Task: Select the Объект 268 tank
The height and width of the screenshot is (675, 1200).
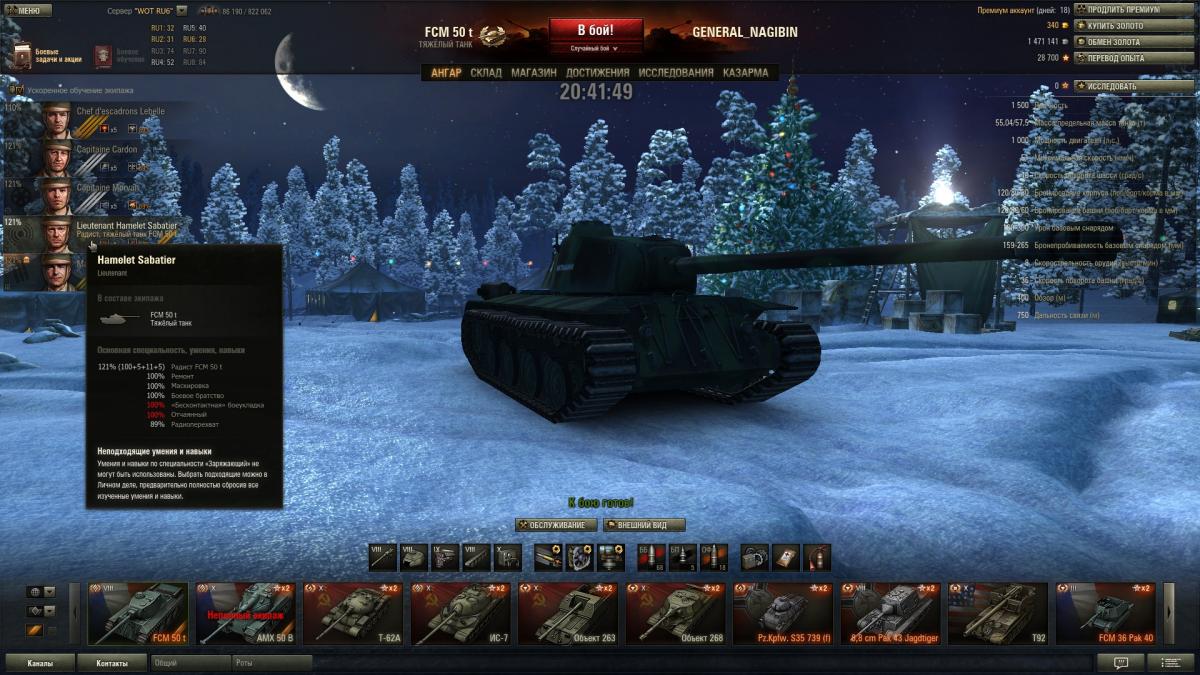Action: click(x=677, y=614)
